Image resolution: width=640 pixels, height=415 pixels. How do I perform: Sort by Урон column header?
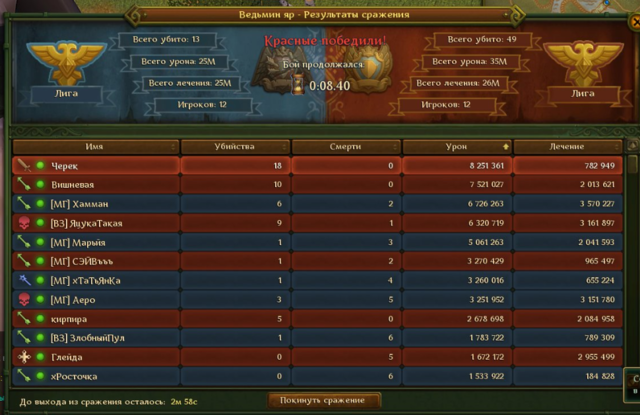pyautogui.click(x=456, y=146)
